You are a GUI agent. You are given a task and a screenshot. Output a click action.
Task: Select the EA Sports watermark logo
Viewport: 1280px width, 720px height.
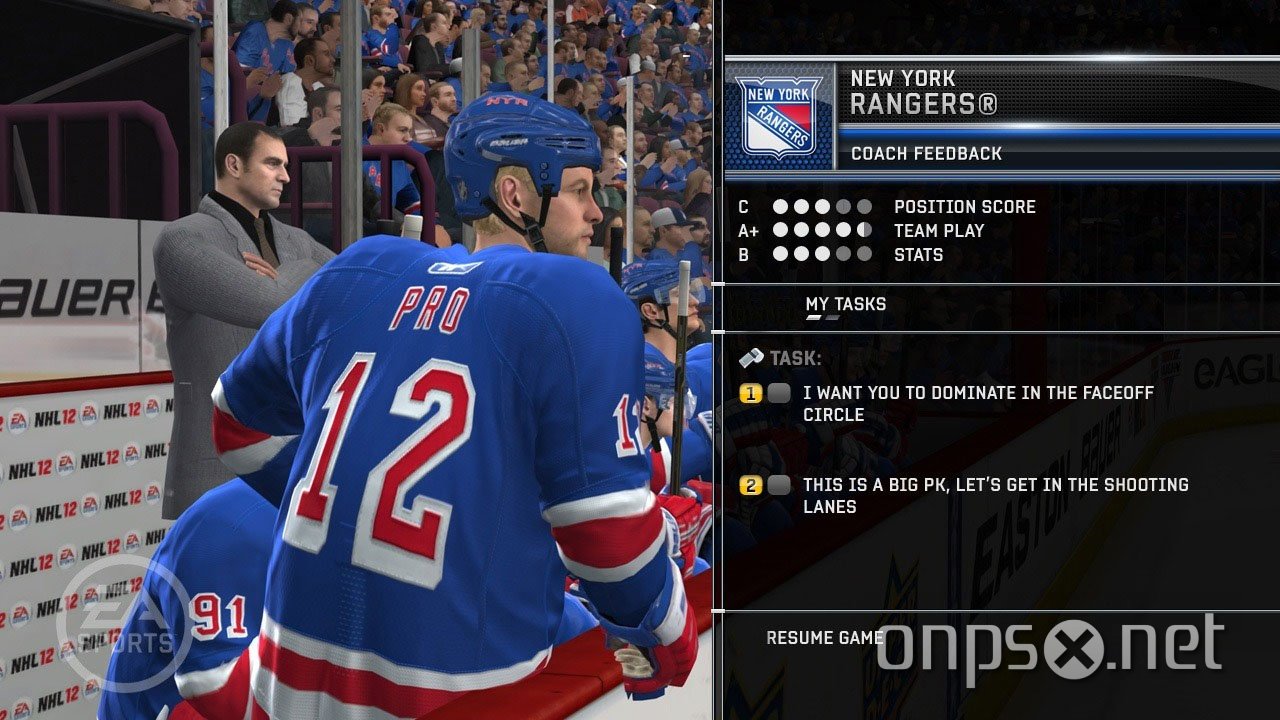click(122, 619)
